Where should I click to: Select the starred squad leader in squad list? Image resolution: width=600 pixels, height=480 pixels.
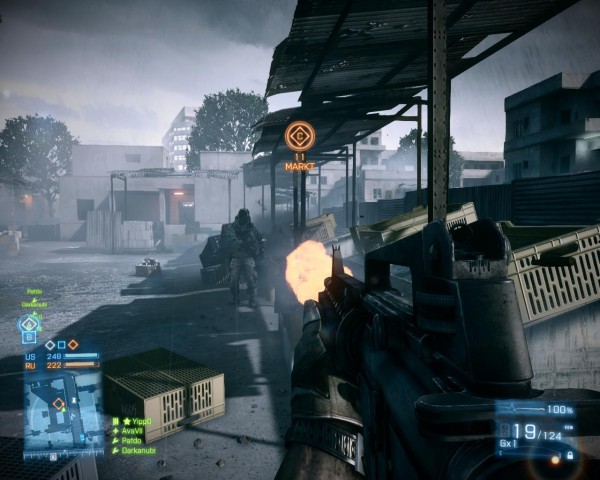coord(134,421)
